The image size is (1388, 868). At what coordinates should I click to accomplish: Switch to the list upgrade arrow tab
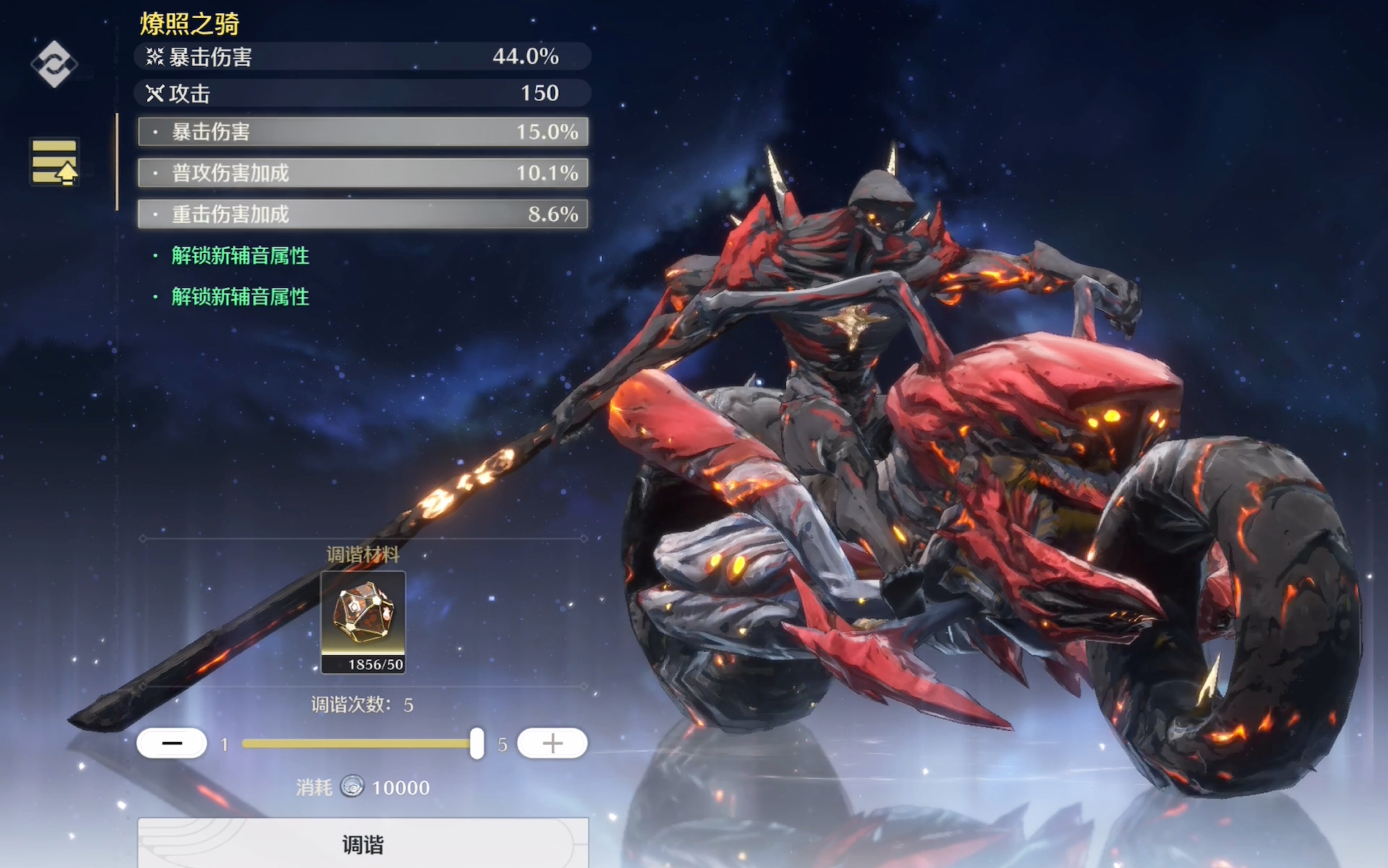coord(55,162)
